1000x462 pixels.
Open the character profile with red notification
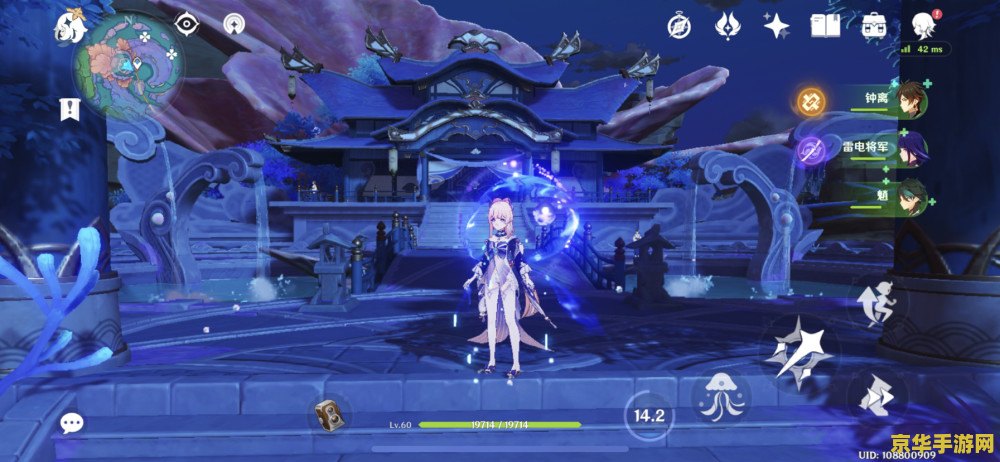[923, 26]
